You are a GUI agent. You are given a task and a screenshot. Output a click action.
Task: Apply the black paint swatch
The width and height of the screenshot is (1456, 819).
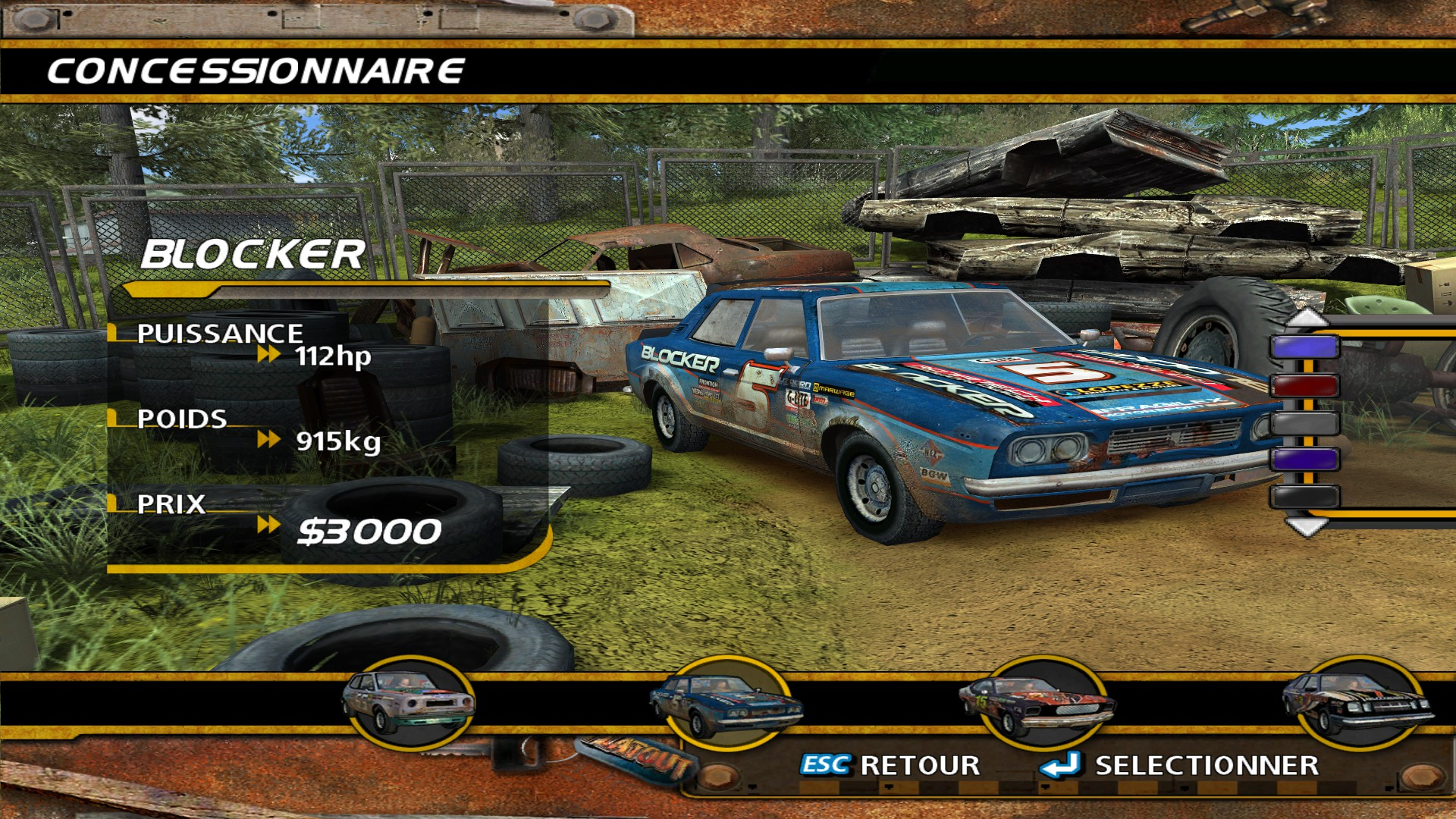[1304, 497]
